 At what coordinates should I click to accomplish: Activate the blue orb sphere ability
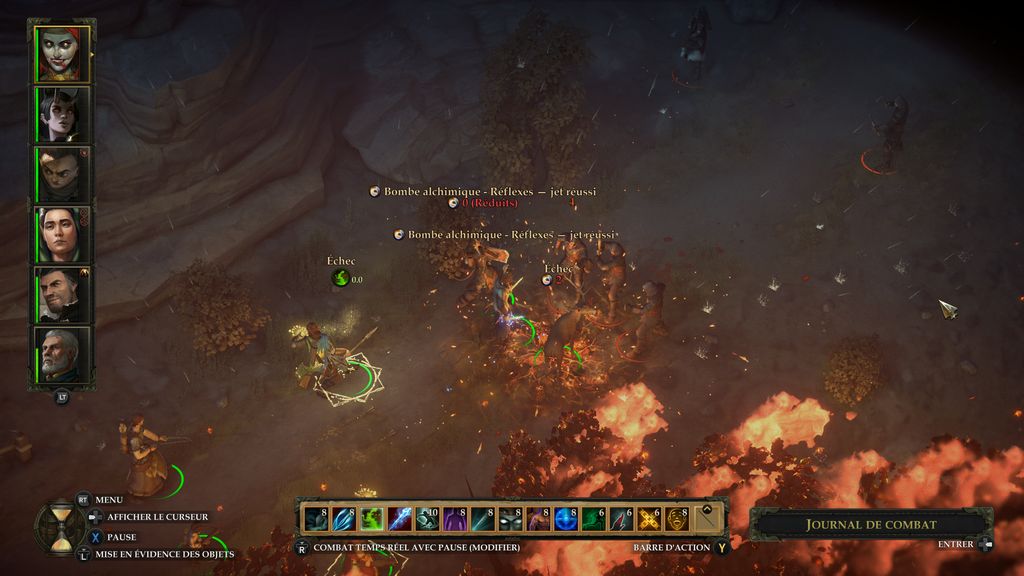(566, 519)
